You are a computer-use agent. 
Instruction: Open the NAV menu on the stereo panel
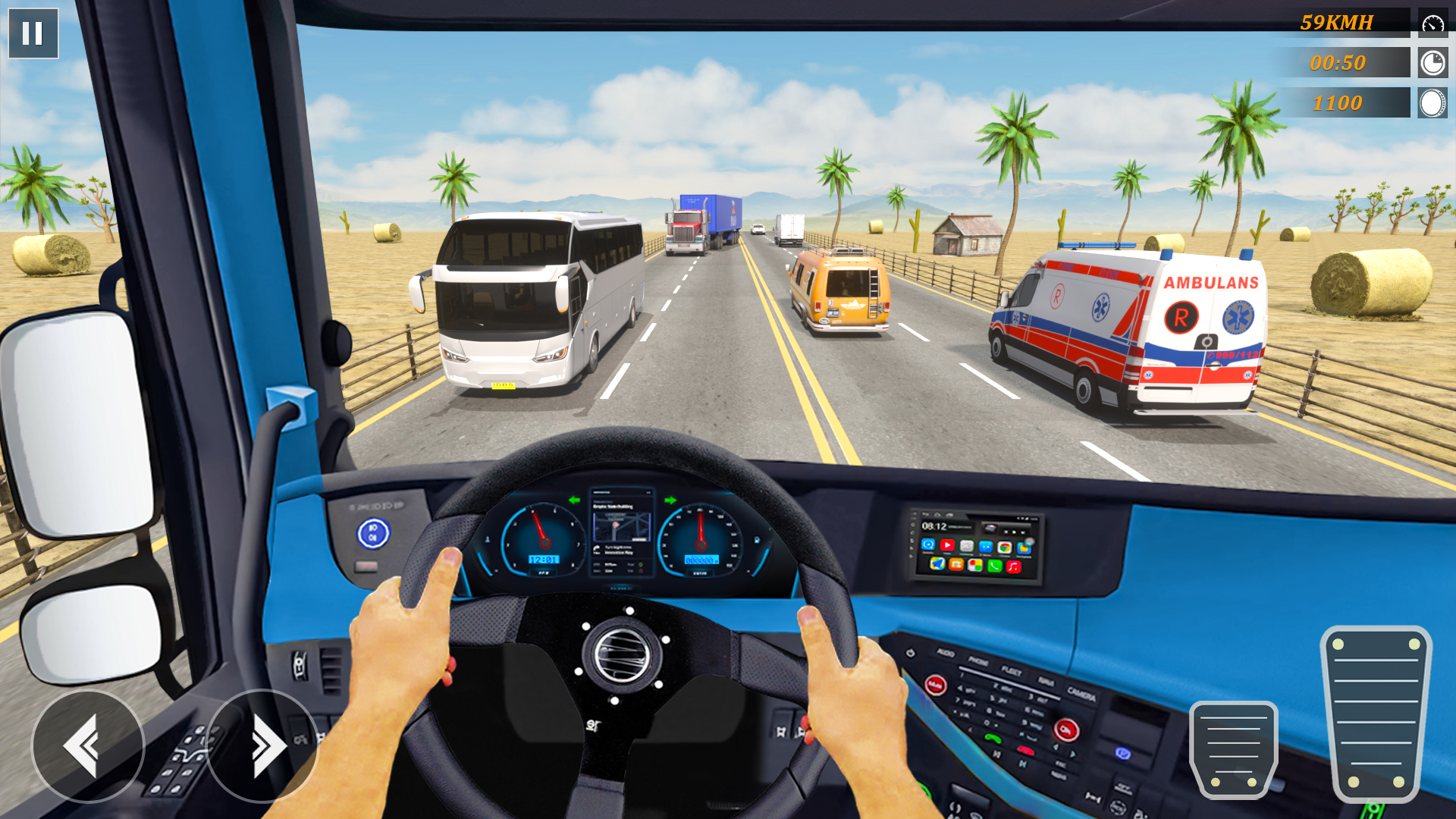1046,682
